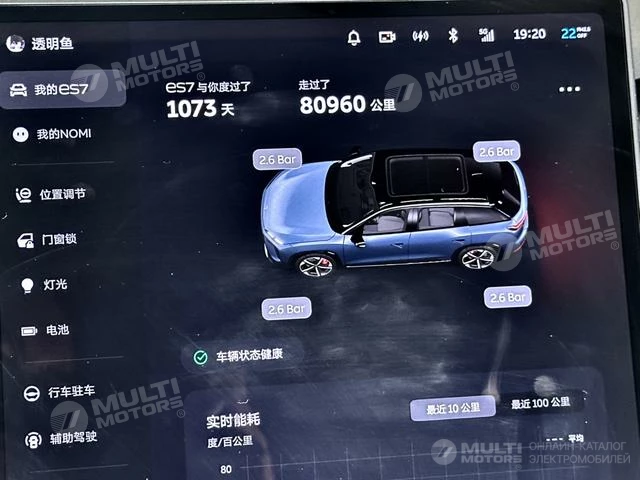Viewport: 640px width, 480px height.
Task: Open the Bluetooth status icon
Action: (452, 36)
